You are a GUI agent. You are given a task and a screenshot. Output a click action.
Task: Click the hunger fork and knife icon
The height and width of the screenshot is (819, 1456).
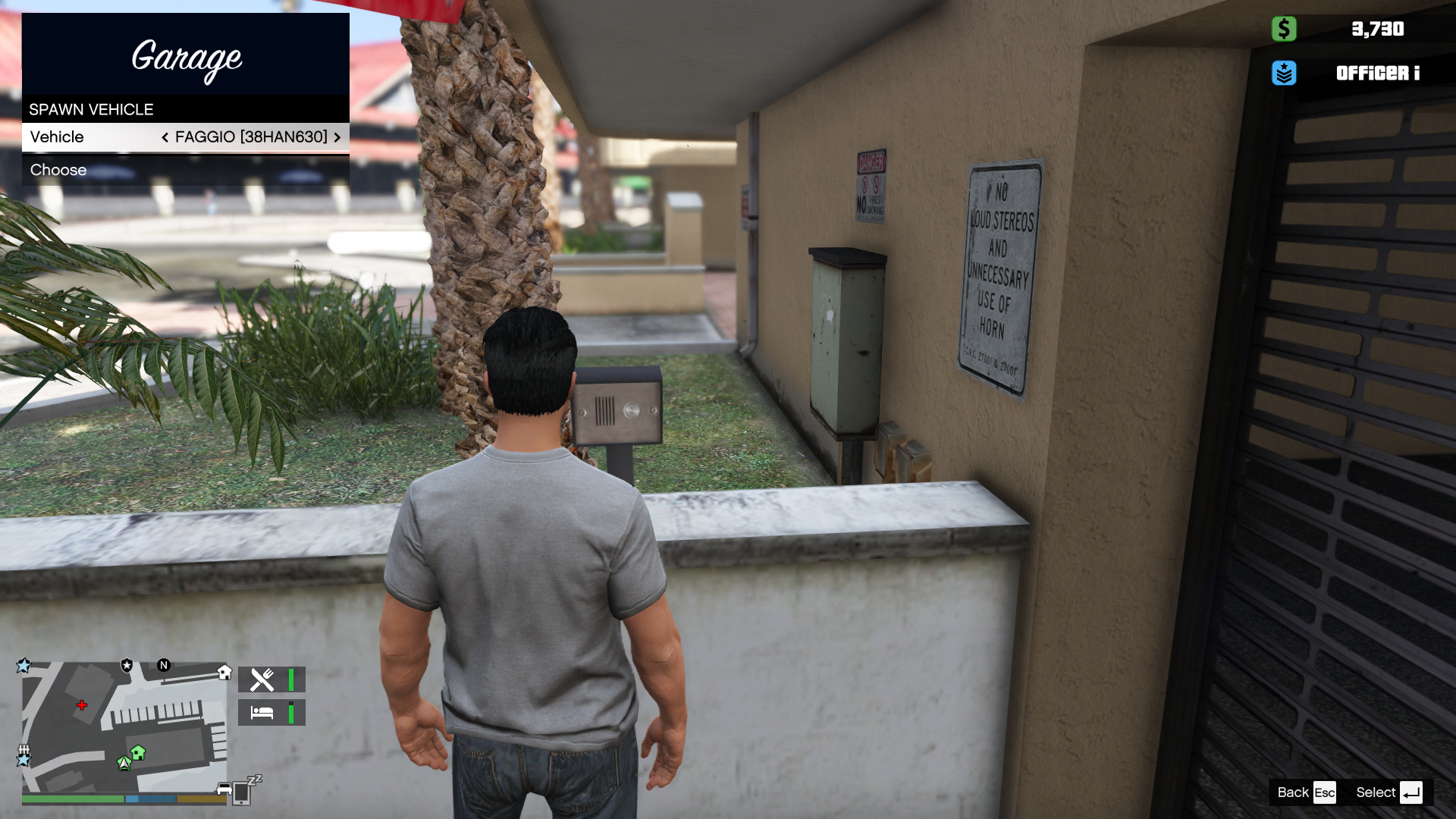tap(262, 679)
